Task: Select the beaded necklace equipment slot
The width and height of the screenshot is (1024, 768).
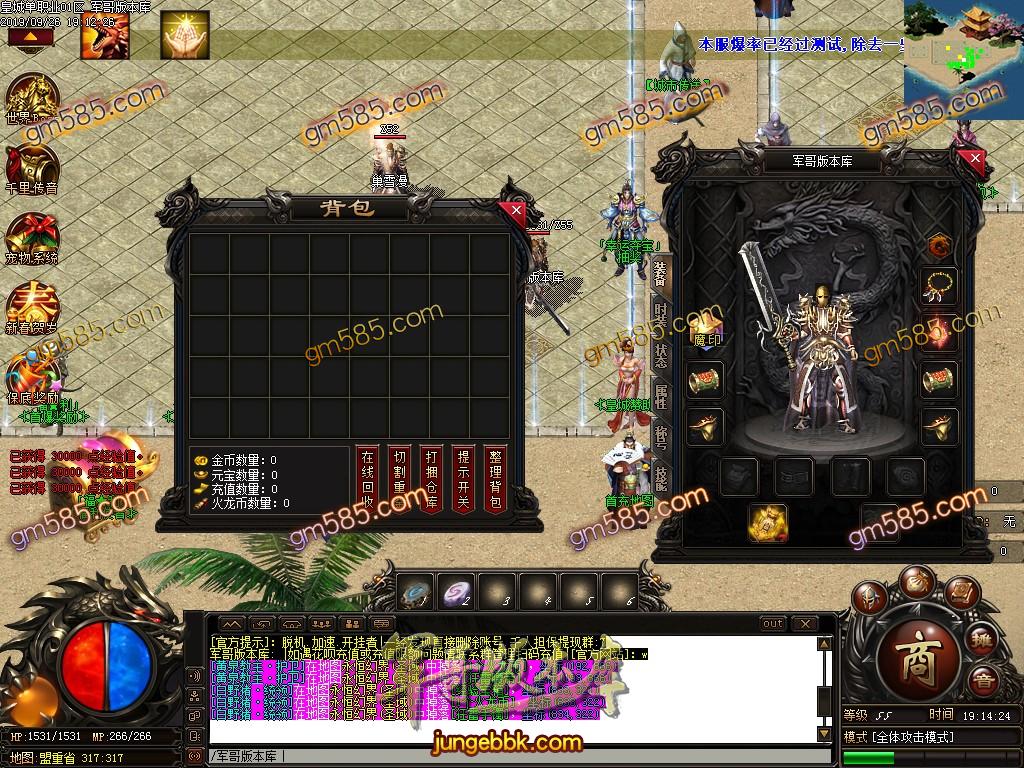Action: point(939,287)
